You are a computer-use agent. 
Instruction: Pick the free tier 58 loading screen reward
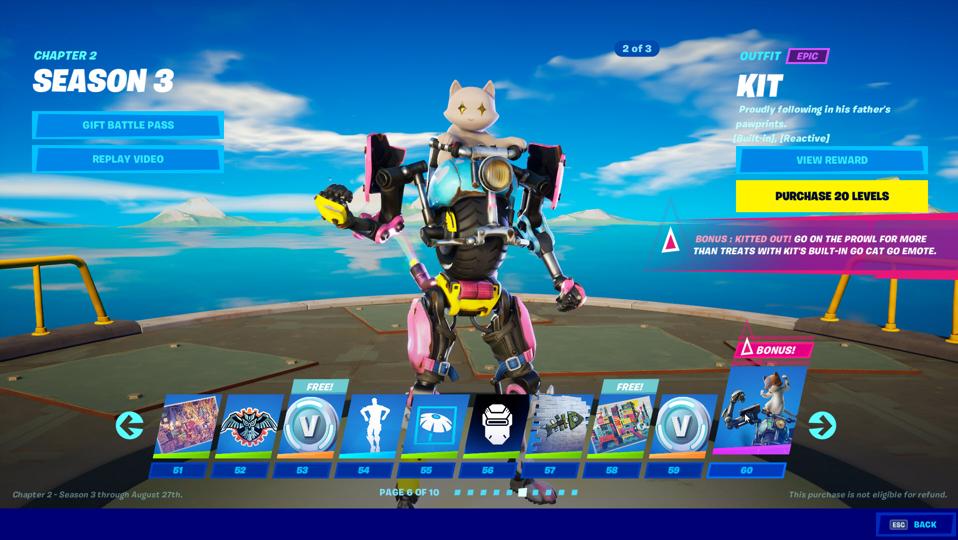coord(621,426)
